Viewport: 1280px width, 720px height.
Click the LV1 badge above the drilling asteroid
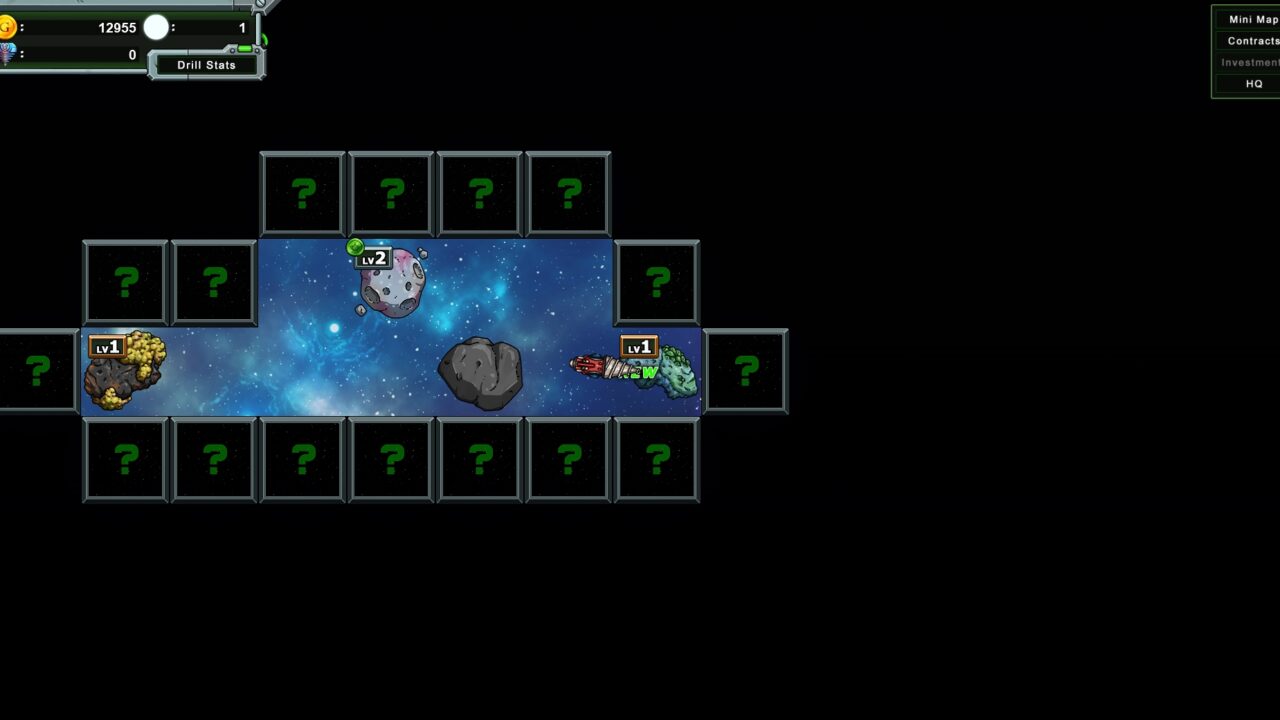coord(640,347)
